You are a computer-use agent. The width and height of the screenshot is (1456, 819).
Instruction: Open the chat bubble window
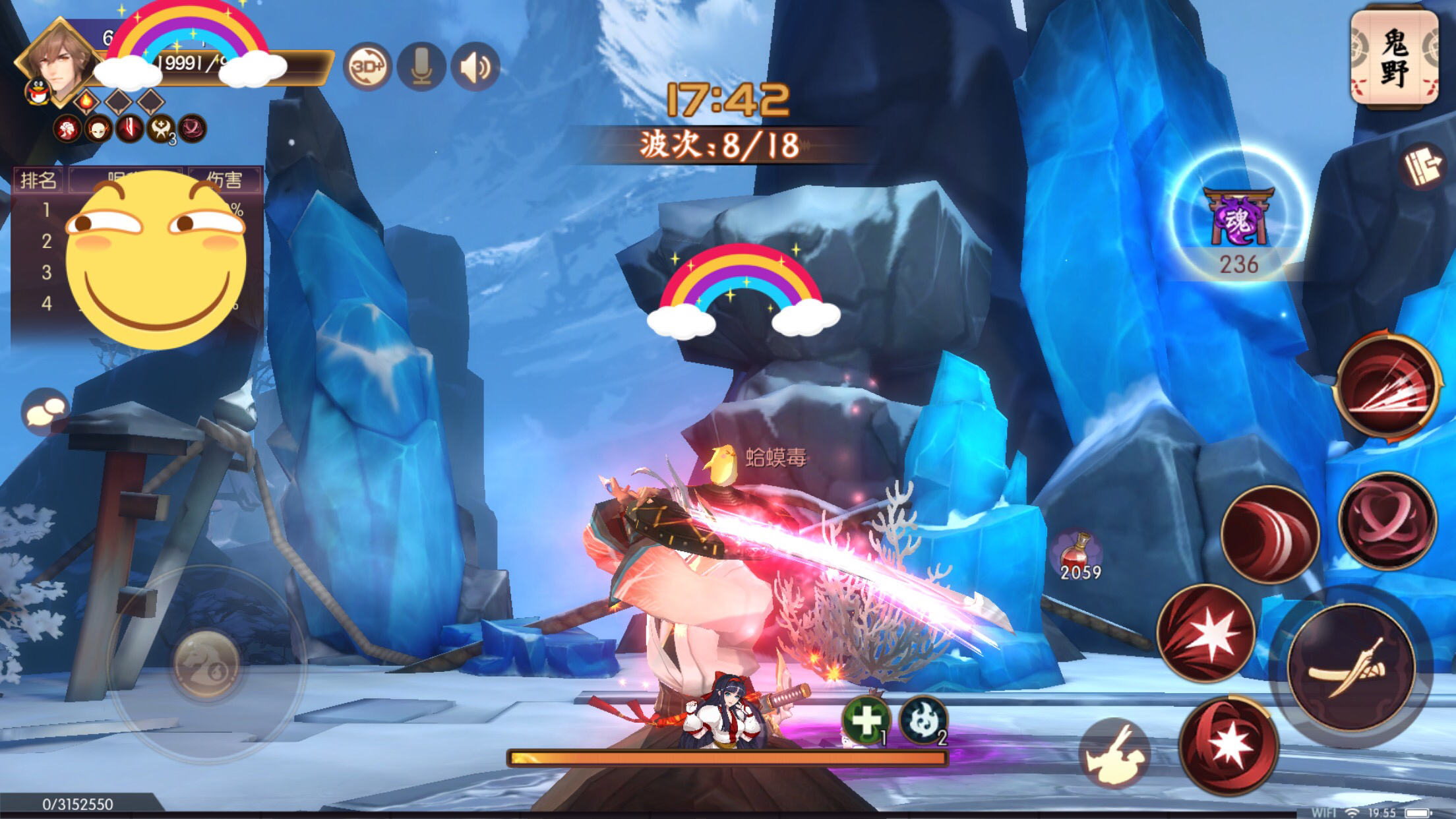click(x=45, y=412)
